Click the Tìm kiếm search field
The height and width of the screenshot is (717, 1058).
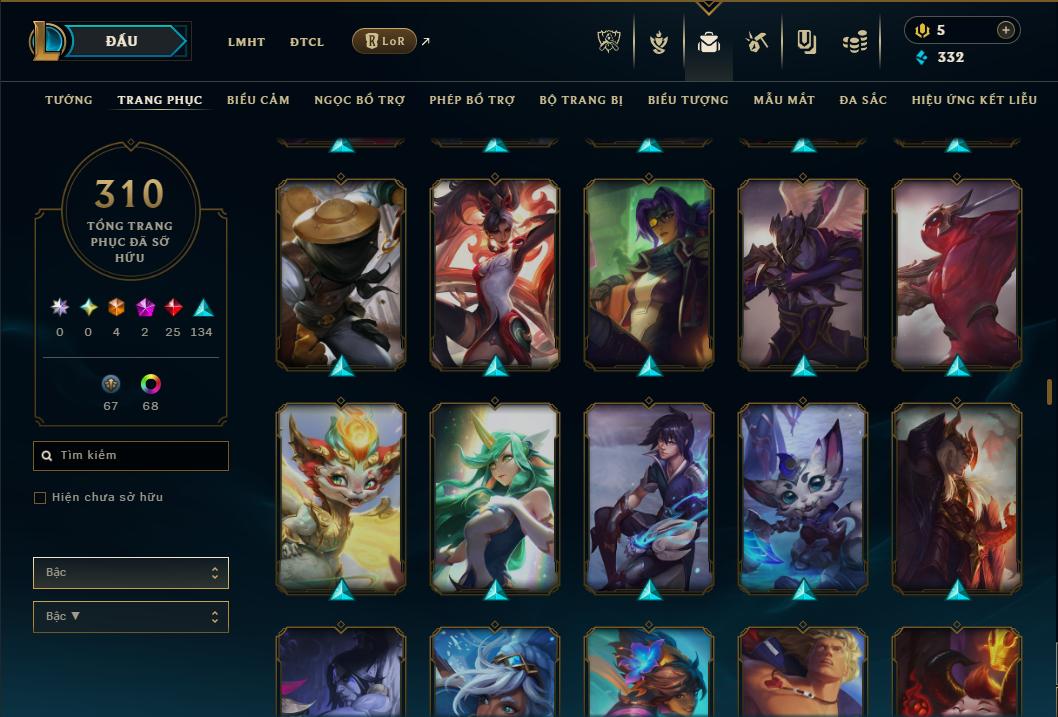tap(131, 456)
